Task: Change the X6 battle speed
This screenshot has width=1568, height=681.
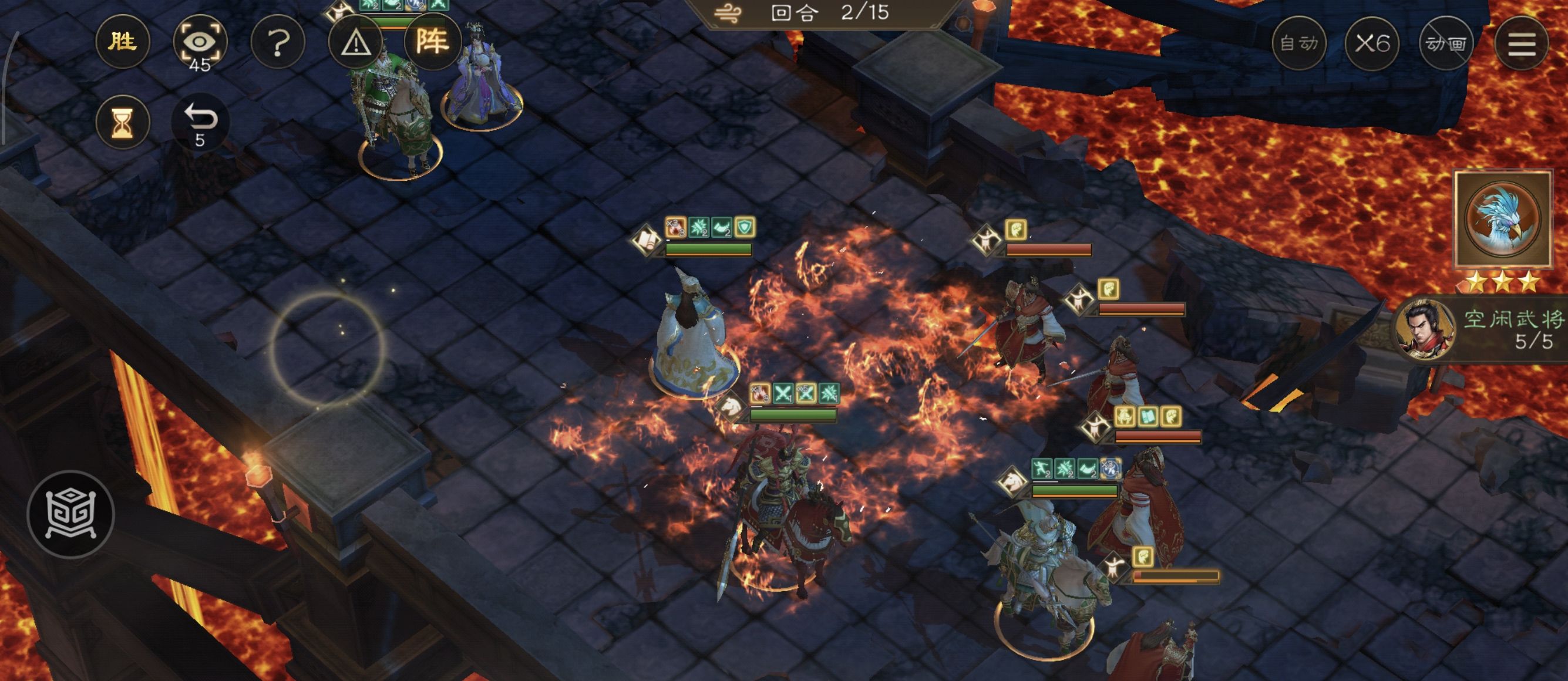Action: click(1372, 43)
